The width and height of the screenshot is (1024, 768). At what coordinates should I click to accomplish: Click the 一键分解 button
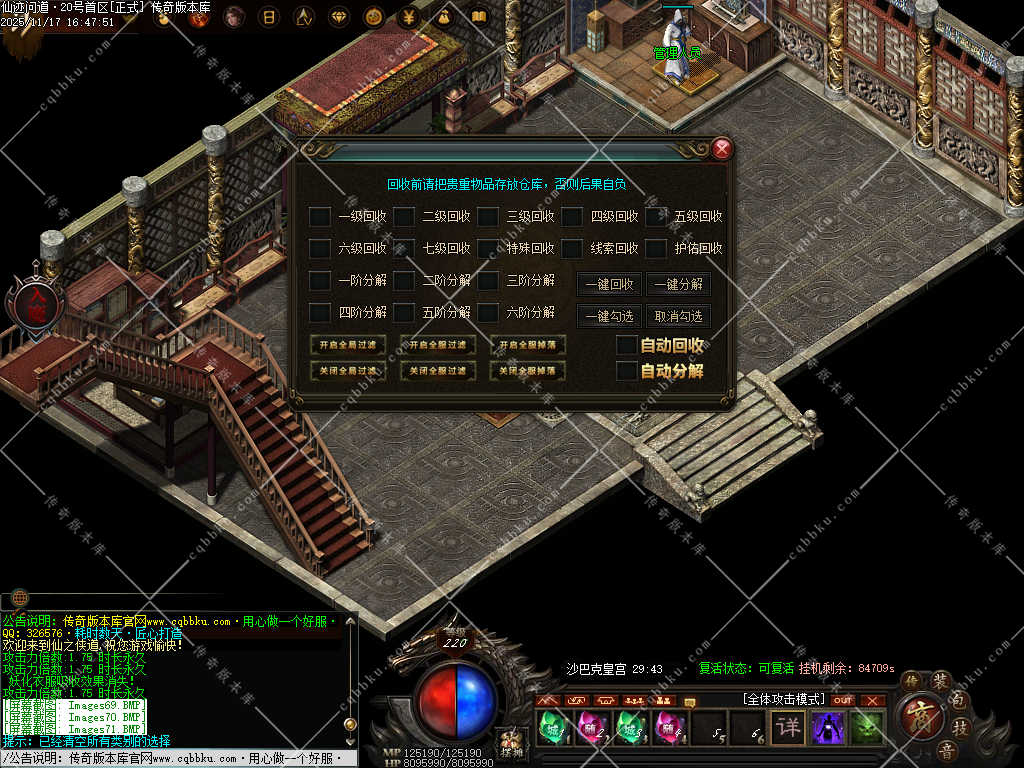pos(678,284)
